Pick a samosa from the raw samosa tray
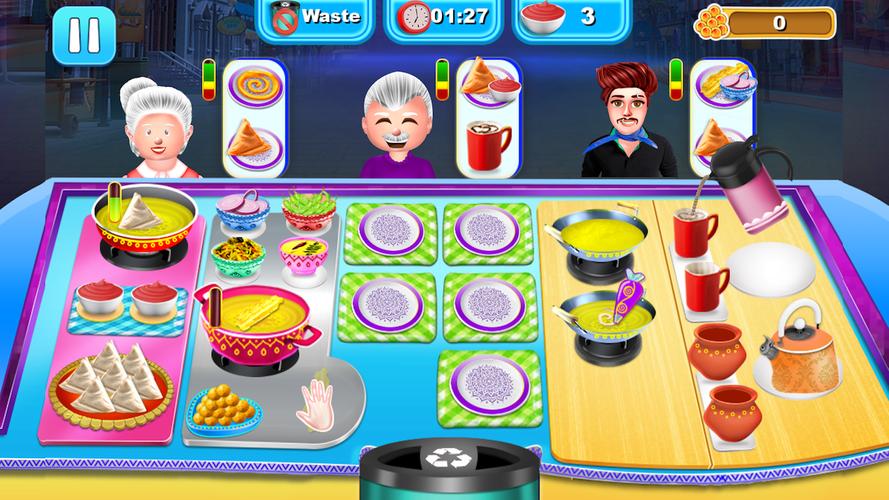 (111, 379)
